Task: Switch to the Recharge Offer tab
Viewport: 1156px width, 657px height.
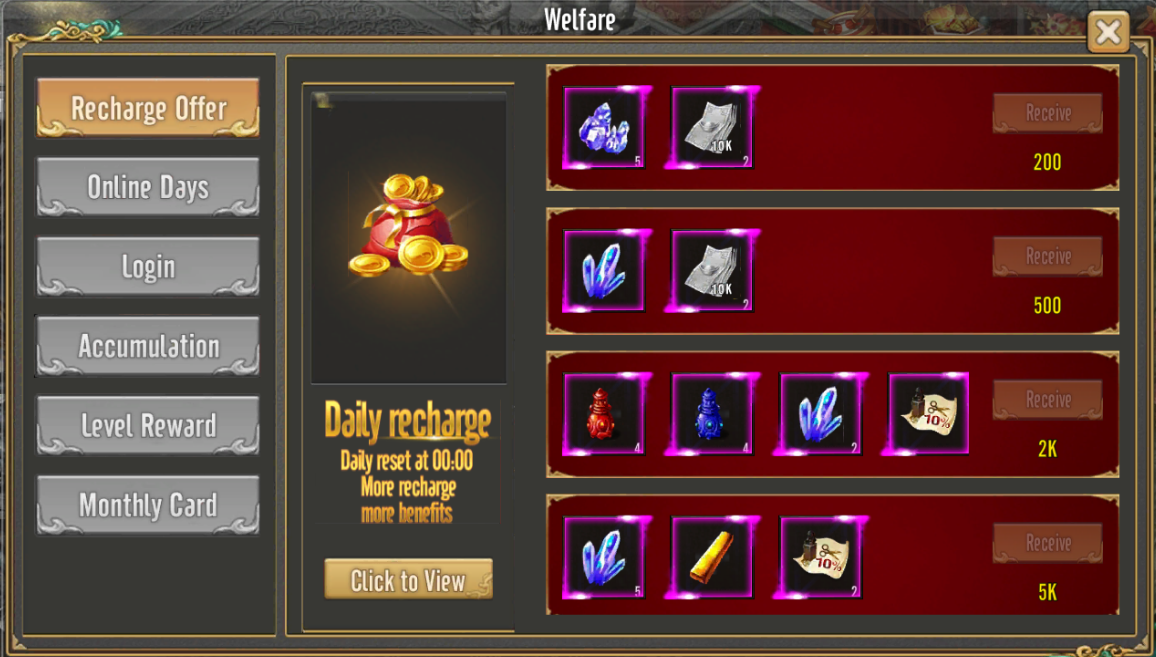Action: (148, 108)
